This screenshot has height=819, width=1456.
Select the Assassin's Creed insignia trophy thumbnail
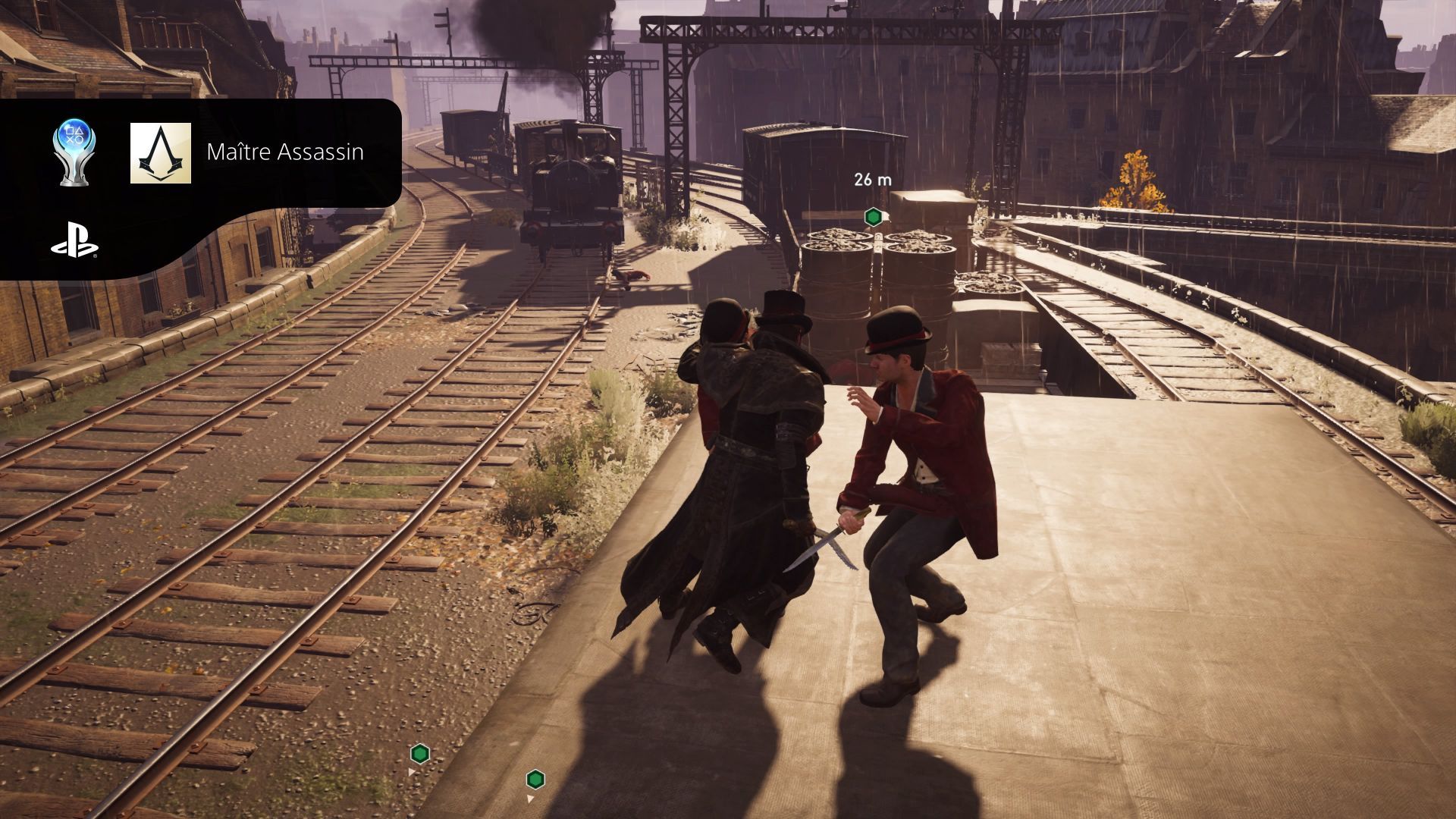pyautogui.click(x=161, y=153)
